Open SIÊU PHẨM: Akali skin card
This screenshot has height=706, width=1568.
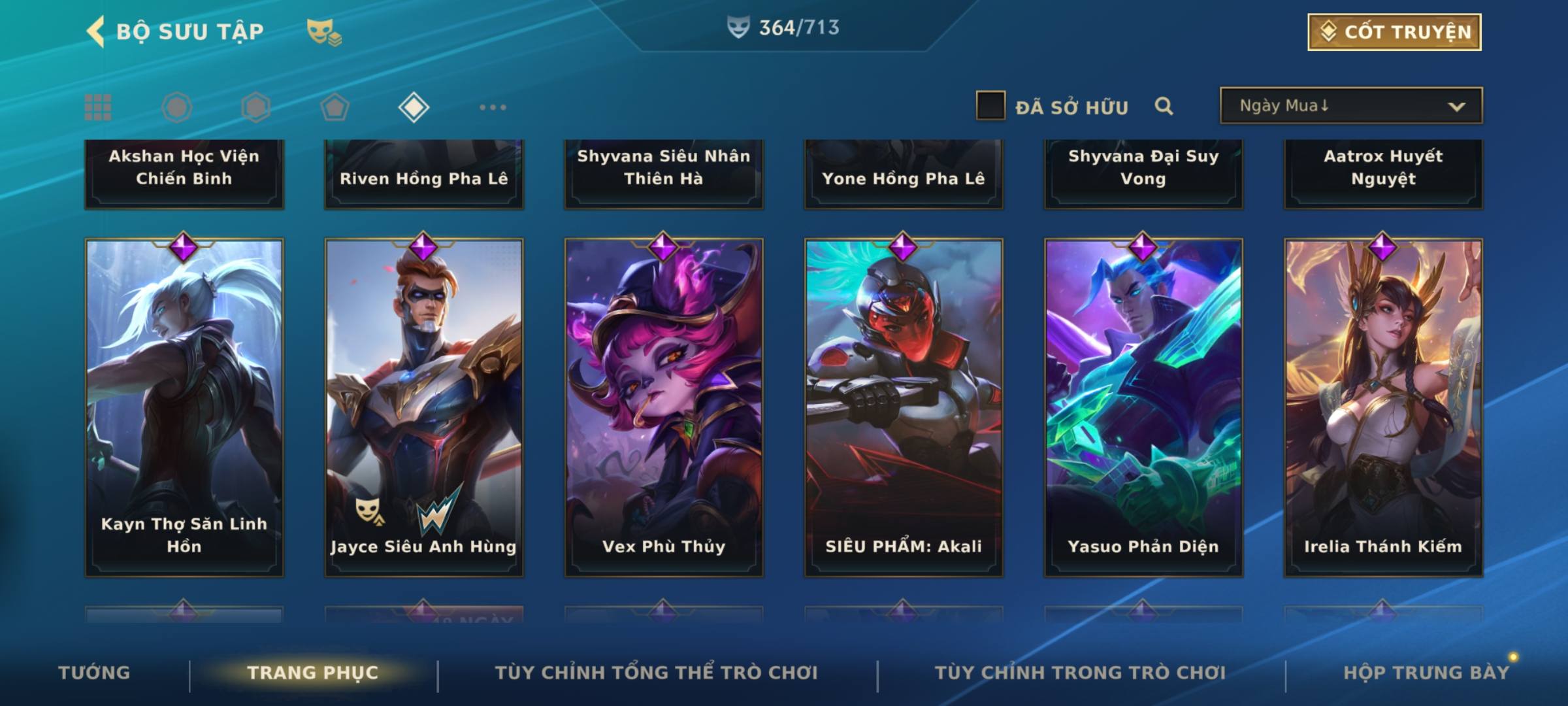tap(904, 407)
